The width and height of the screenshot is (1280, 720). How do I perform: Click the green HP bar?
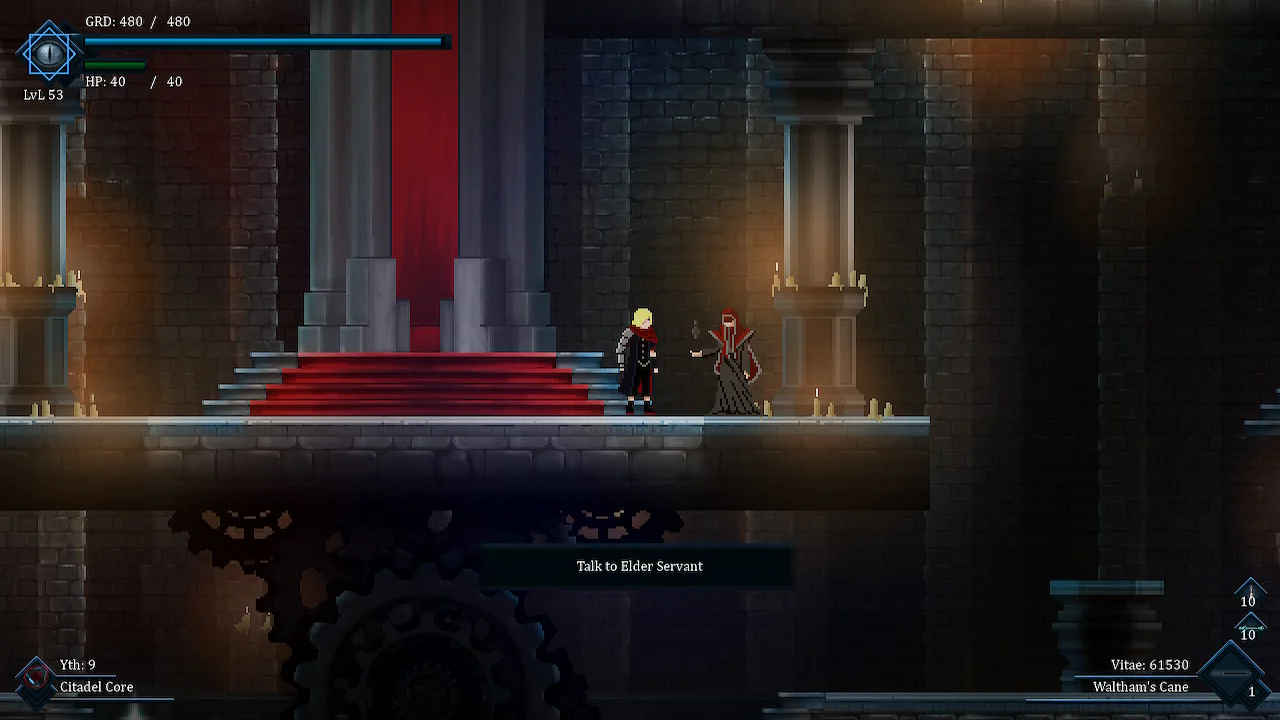[115, 64]
